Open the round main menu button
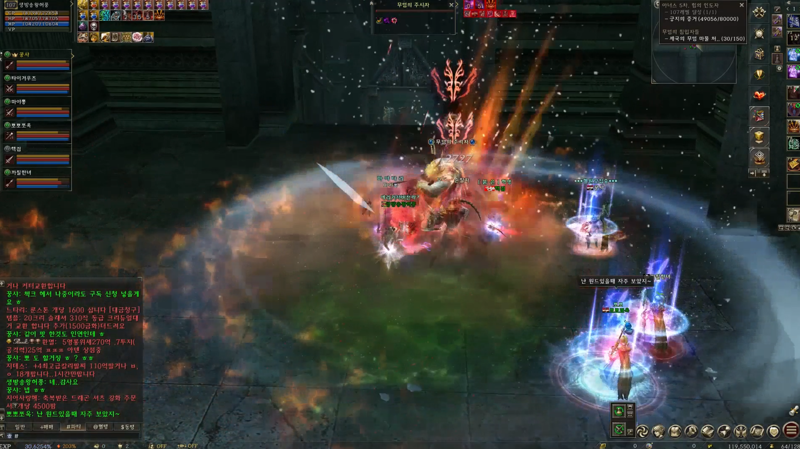 pos(790,431)
